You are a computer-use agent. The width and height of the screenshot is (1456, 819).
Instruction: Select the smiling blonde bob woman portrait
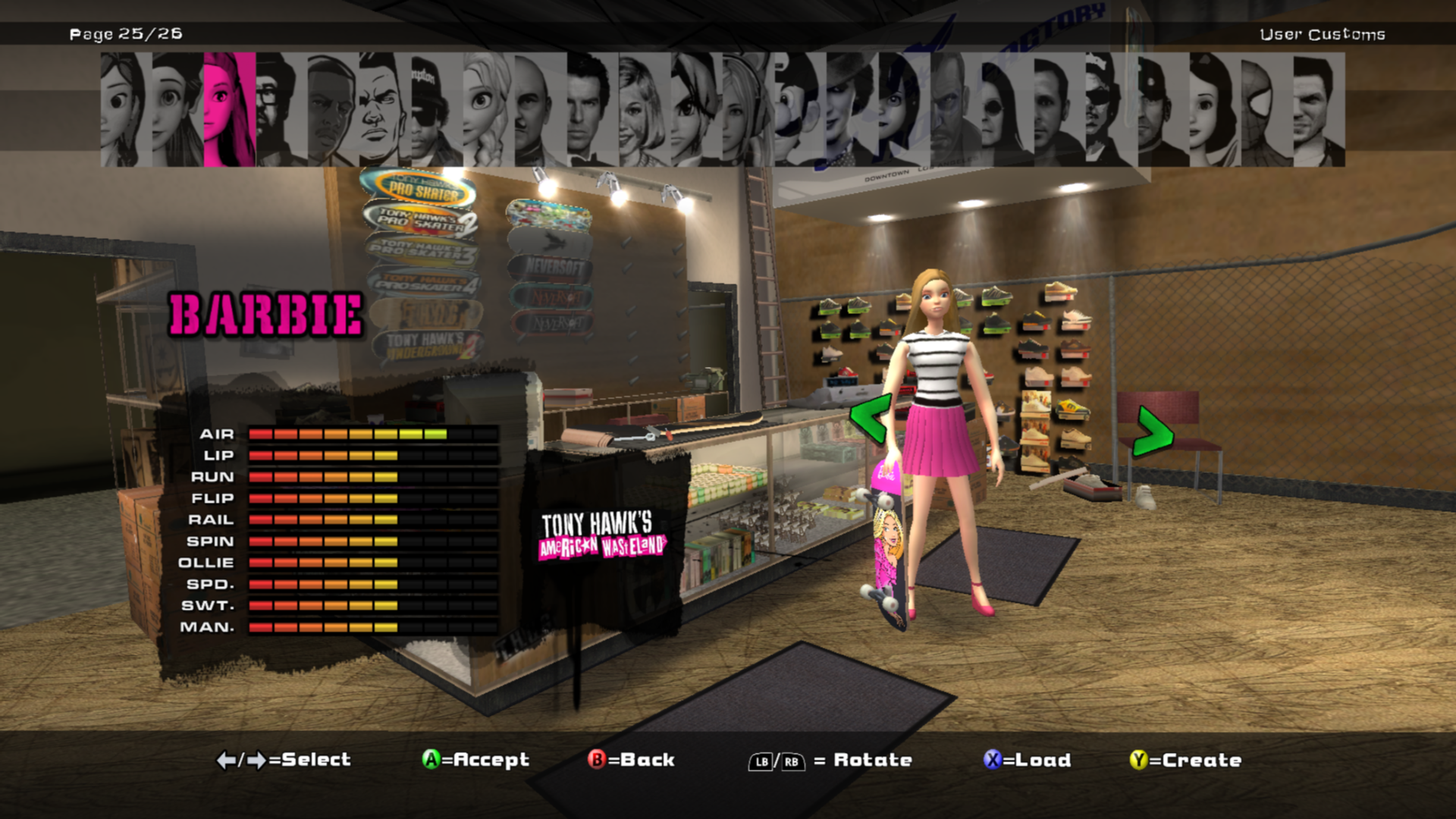pos(644,109)
